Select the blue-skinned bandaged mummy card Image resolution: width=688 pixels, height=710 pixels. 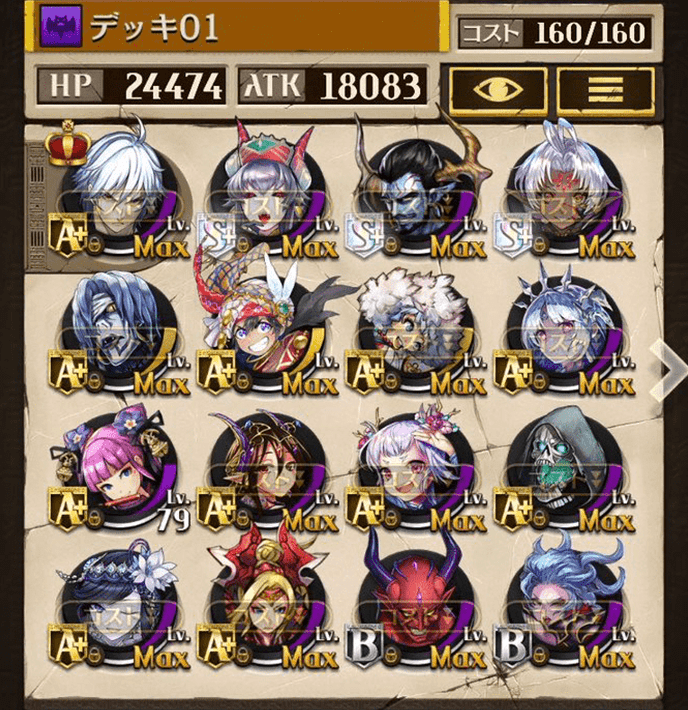[x=116, y=335]
